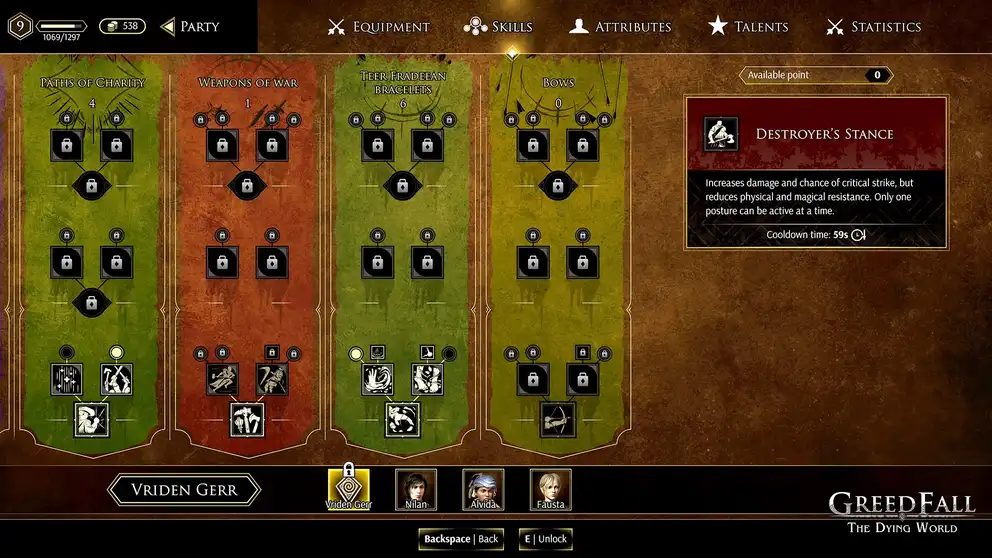The image size is (992, 558).
Task: Click the Unlock button
Action: point(546,539)
